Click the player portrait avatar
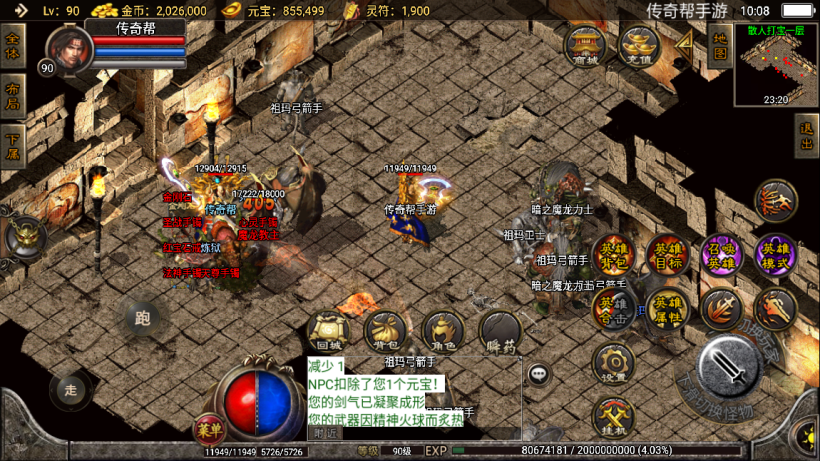The width and height of the screenshot is (820, 461). pyautogui.click(x=66, y=48)
